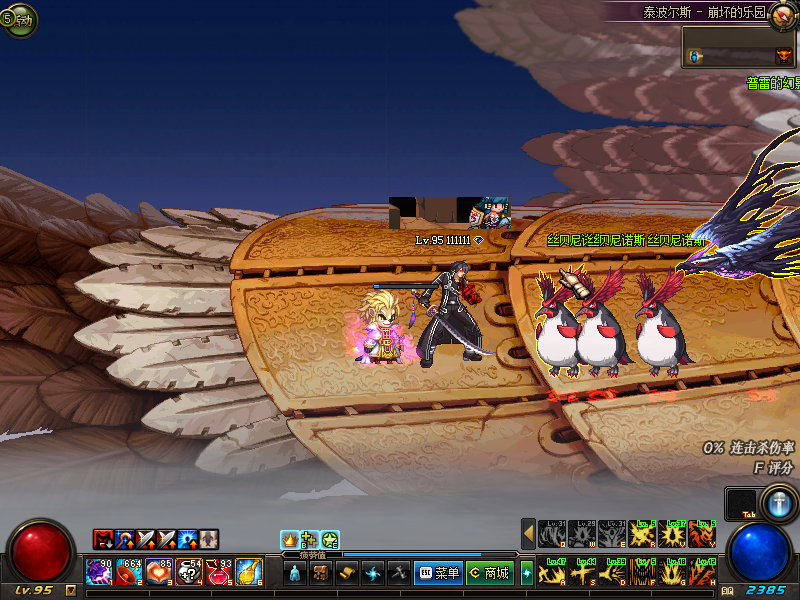Use the heart-in-hands item in slot 3
Viewport: 800px width, 600px height.
tap(158, 572)
